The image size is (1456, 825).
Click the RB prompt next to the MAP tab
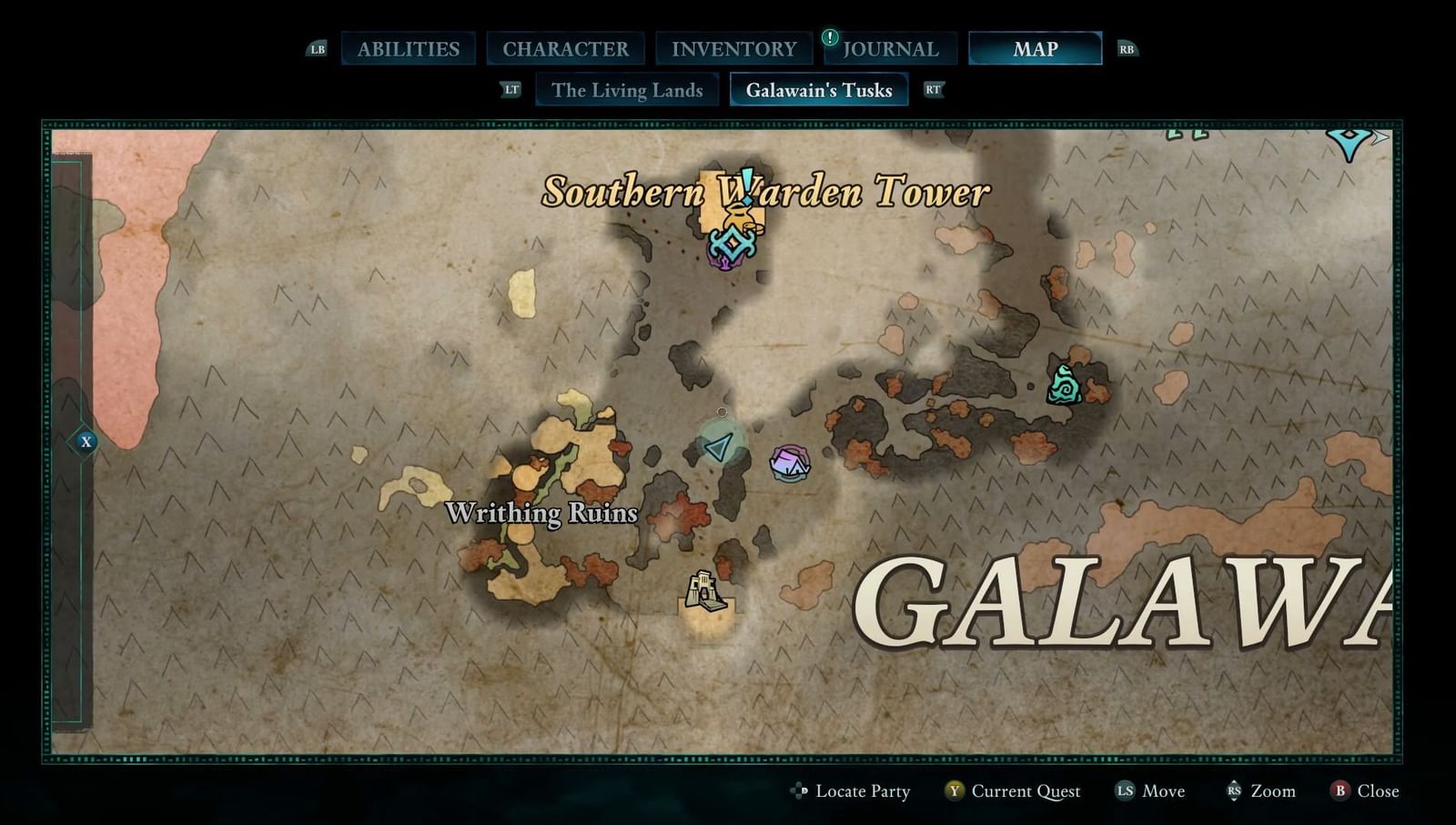pyautogui.click(x=1127, y=48)
